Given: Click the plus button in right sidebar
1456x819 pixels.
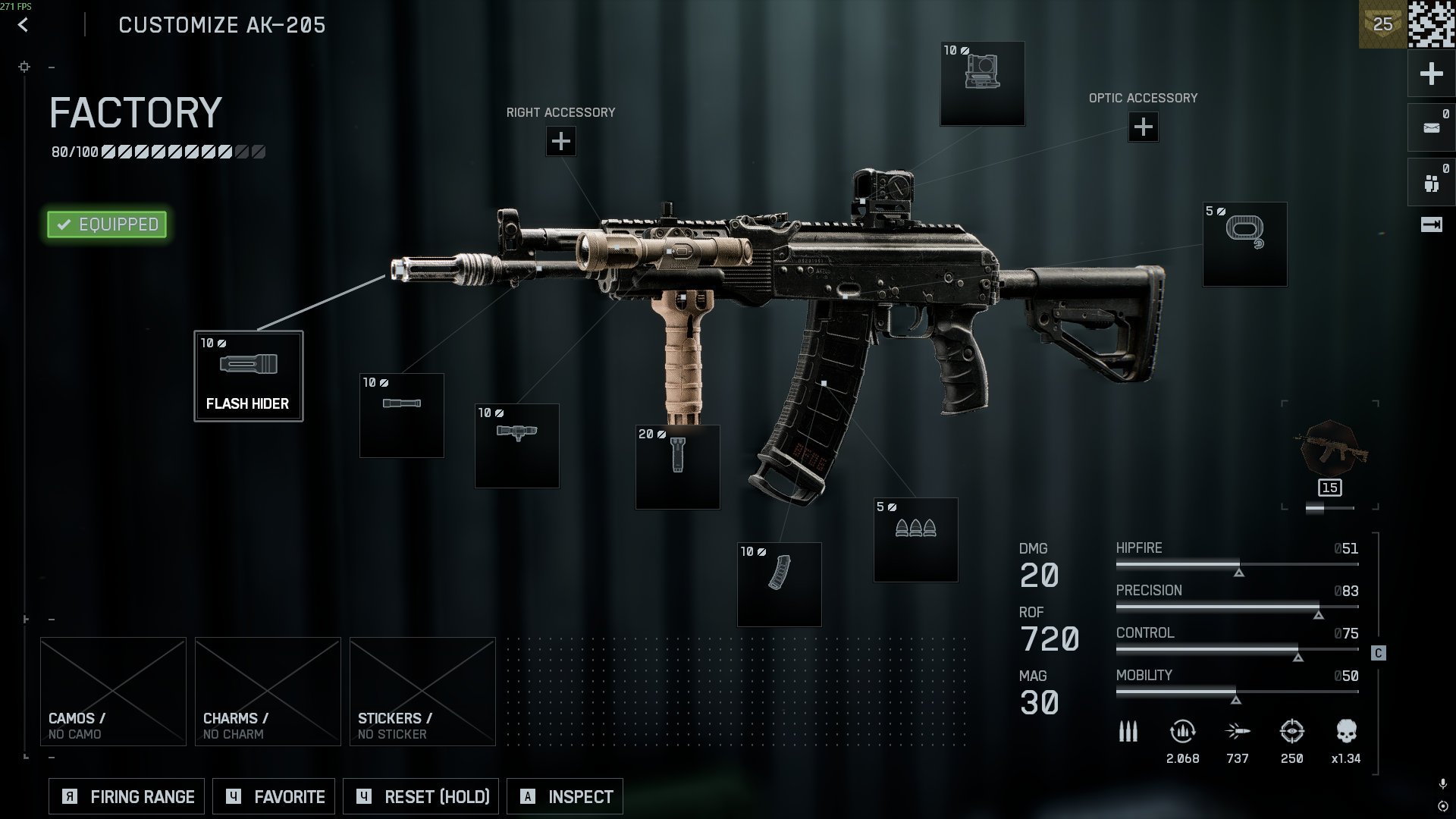Looking at the screenshot, I should click(x=1431, y=74).
